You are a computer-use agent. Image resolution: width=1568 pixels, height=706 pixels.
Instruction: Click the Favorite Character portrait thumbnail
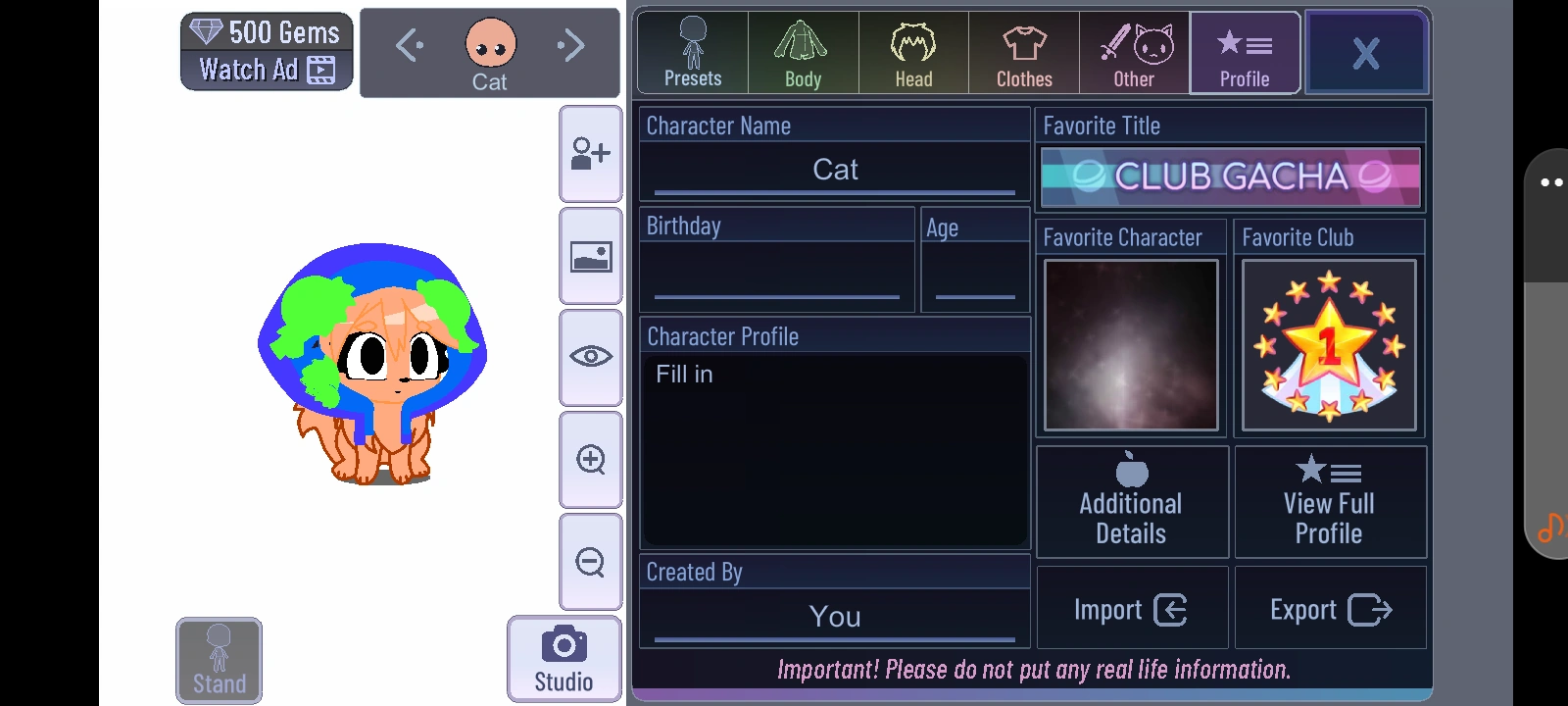1130,345
